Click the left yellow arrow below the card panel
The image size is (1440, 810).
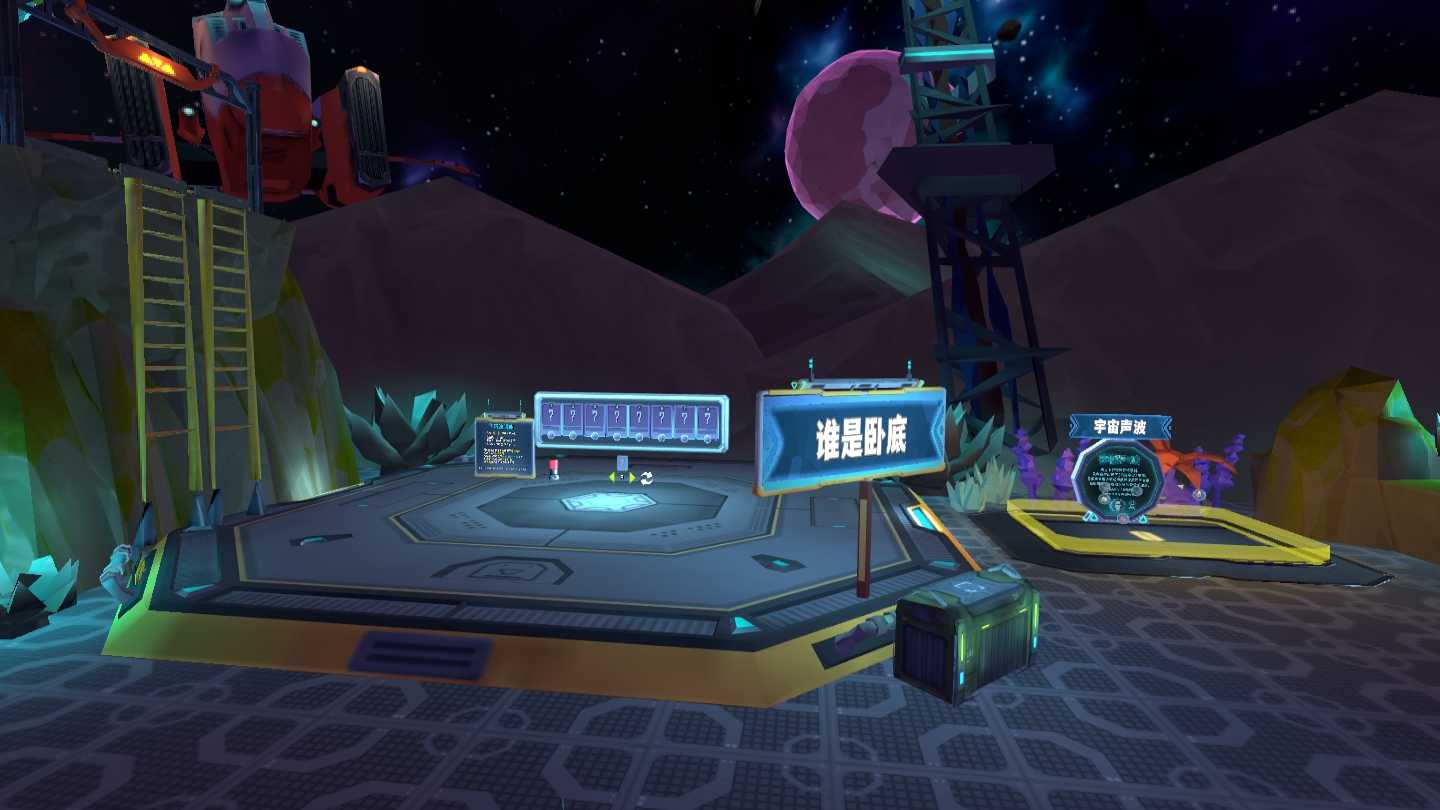pos(612,477)
